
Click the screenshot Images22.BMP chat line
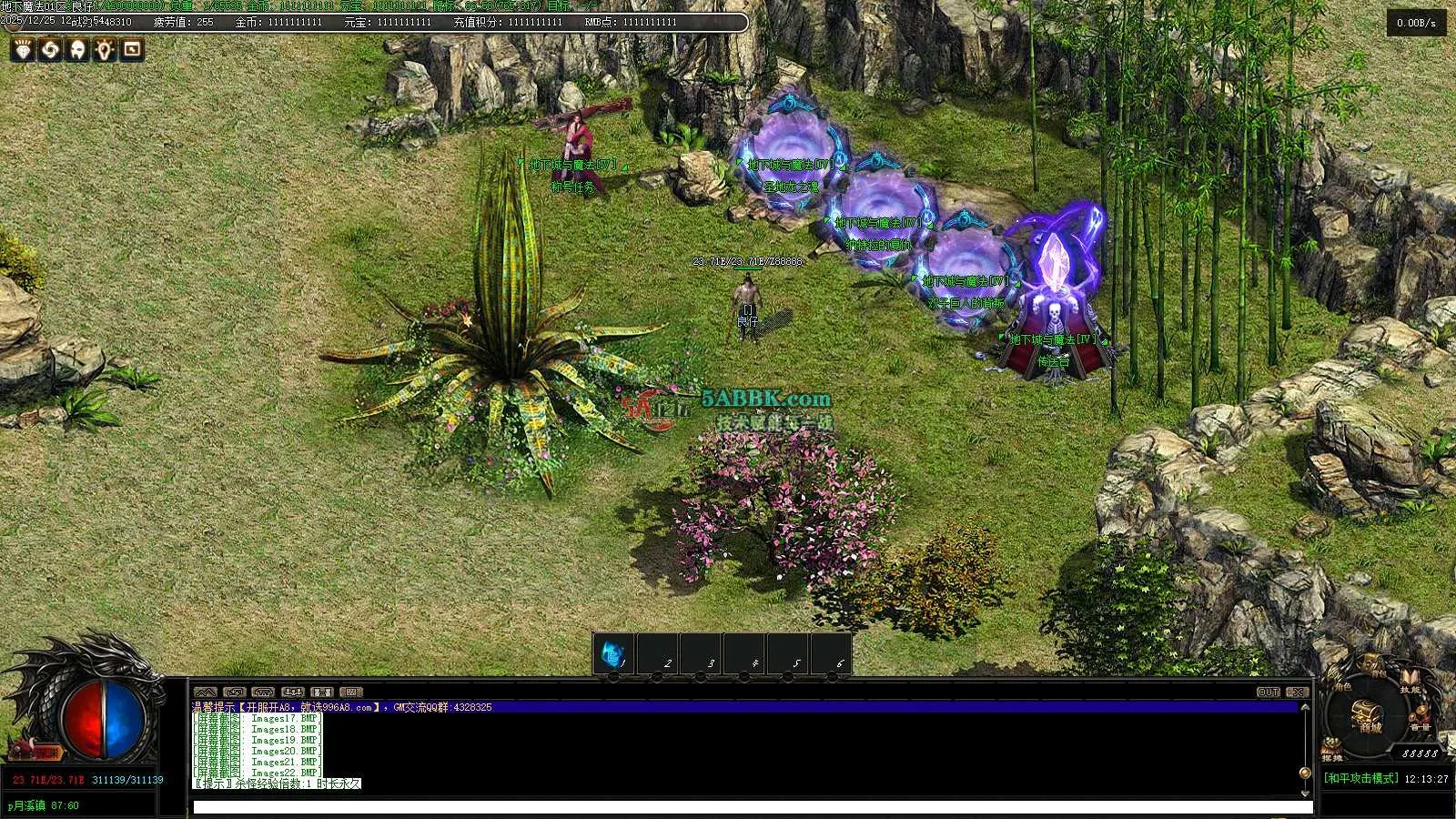click(259, 773)
